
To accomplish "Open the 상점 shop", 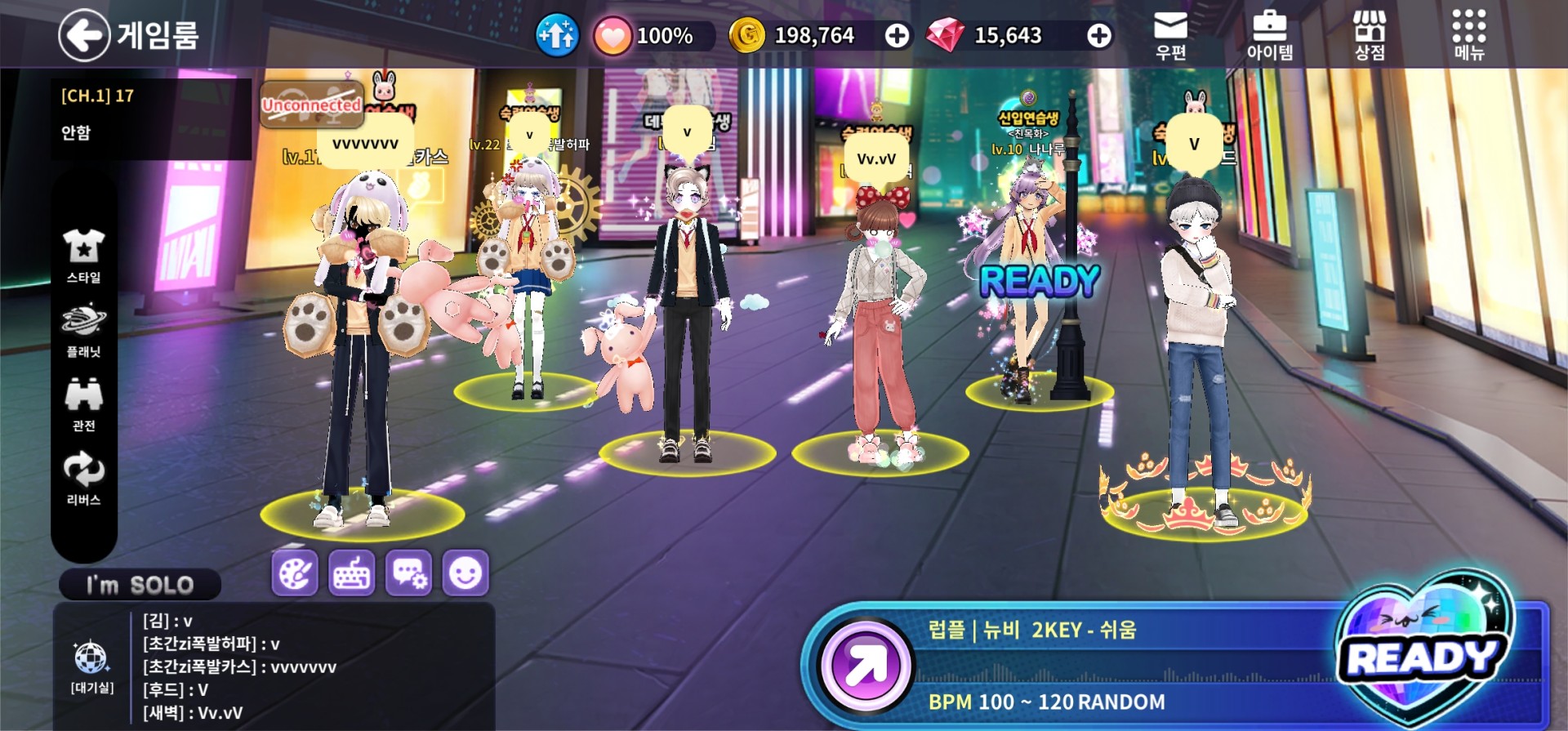I will click(x=1370, y=36).
